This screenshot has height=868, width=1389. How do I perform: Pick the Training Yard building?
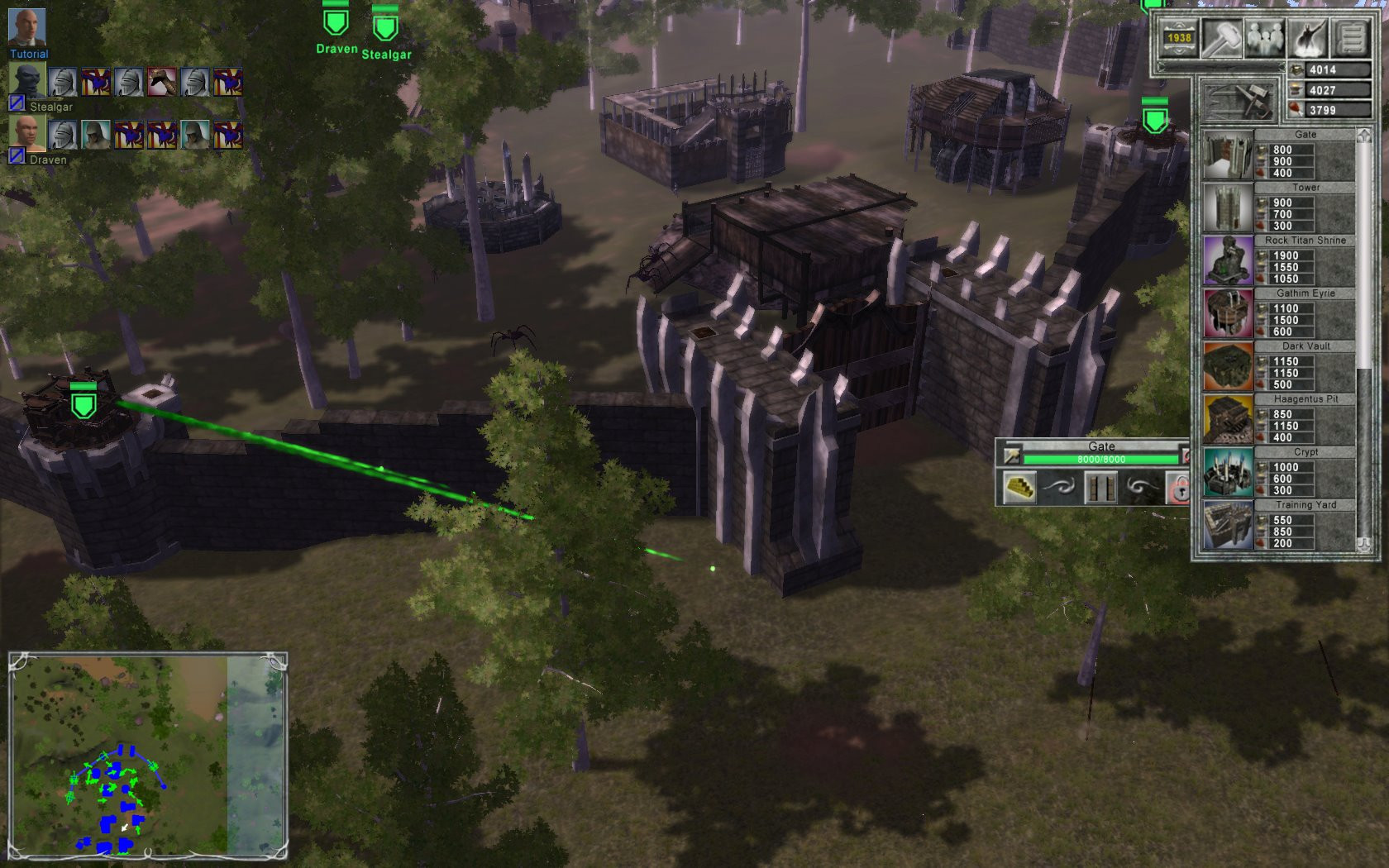[1228, 525]
